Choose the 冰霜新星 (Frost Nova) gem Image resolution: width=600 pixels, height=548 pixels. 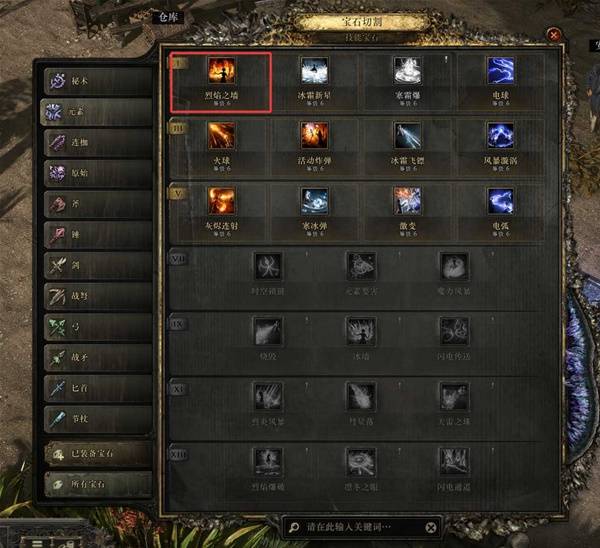(x=316, y=74)
